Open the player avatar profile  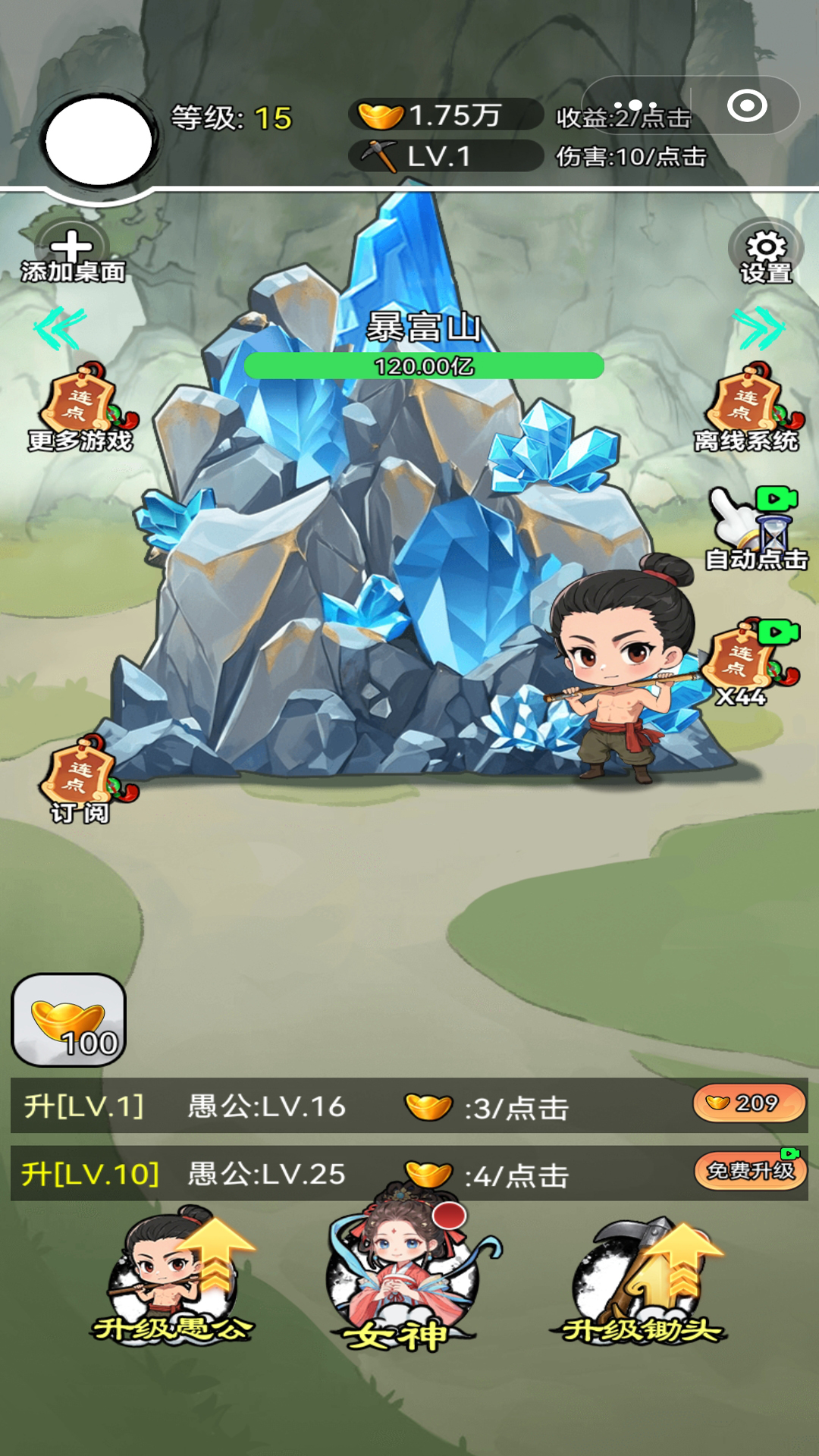coord(99,141)
